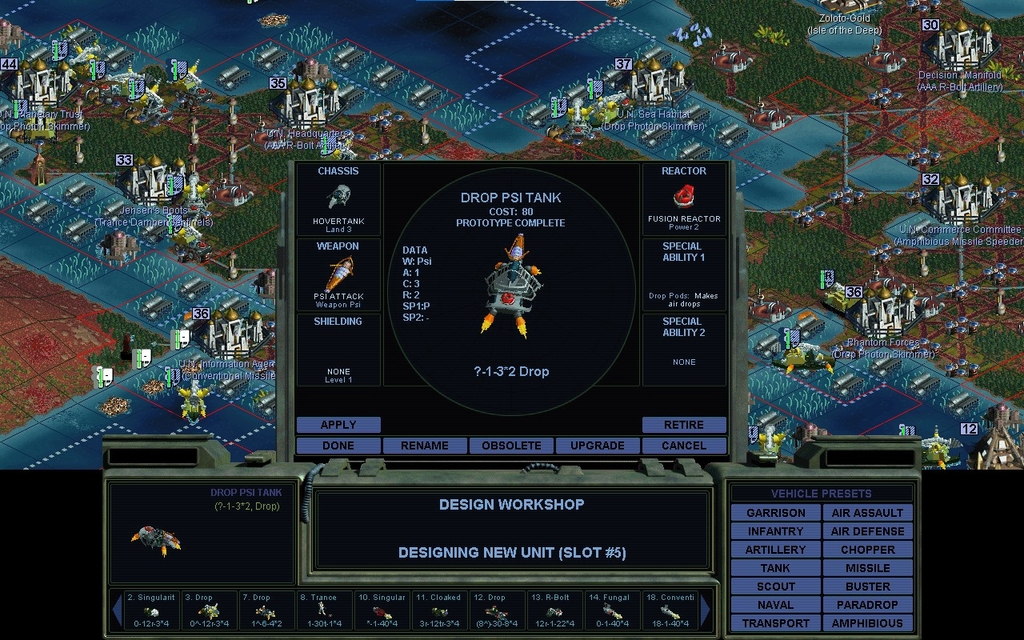
Task: Choose the Garrison vehicle preset
Action: [x=775, y=513]
